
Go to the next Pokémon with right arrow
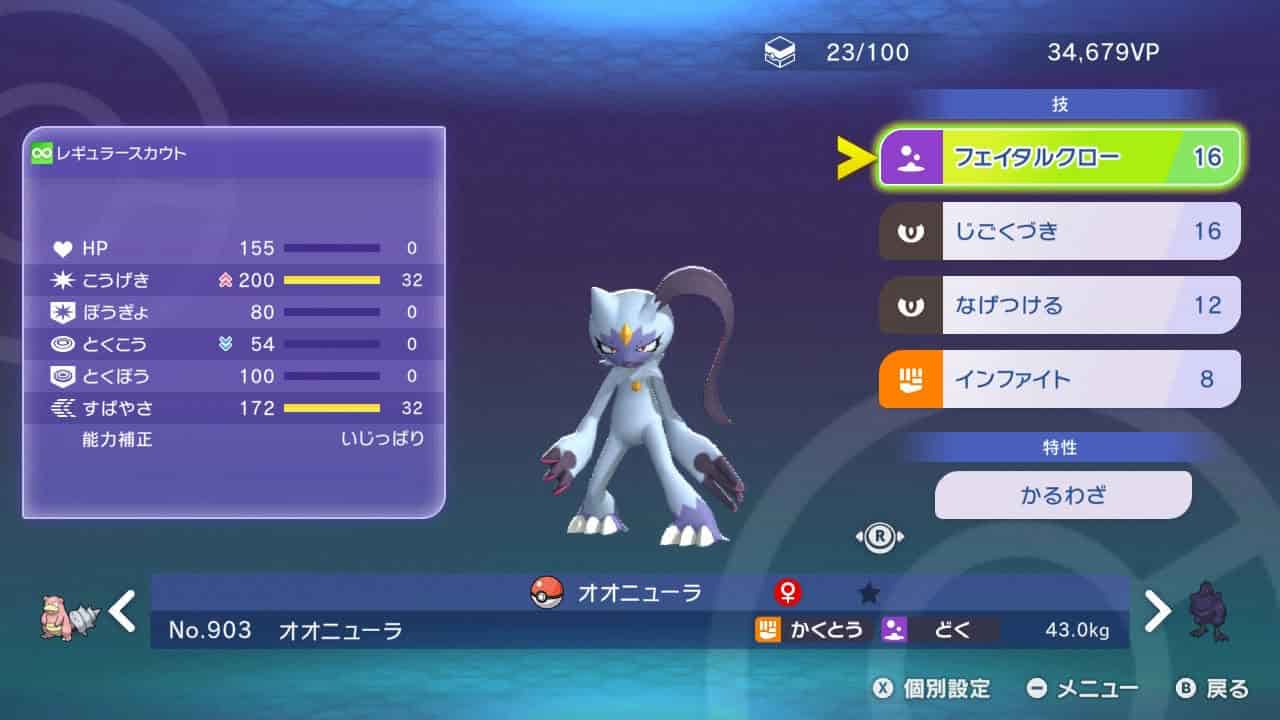coord(1156,610)
